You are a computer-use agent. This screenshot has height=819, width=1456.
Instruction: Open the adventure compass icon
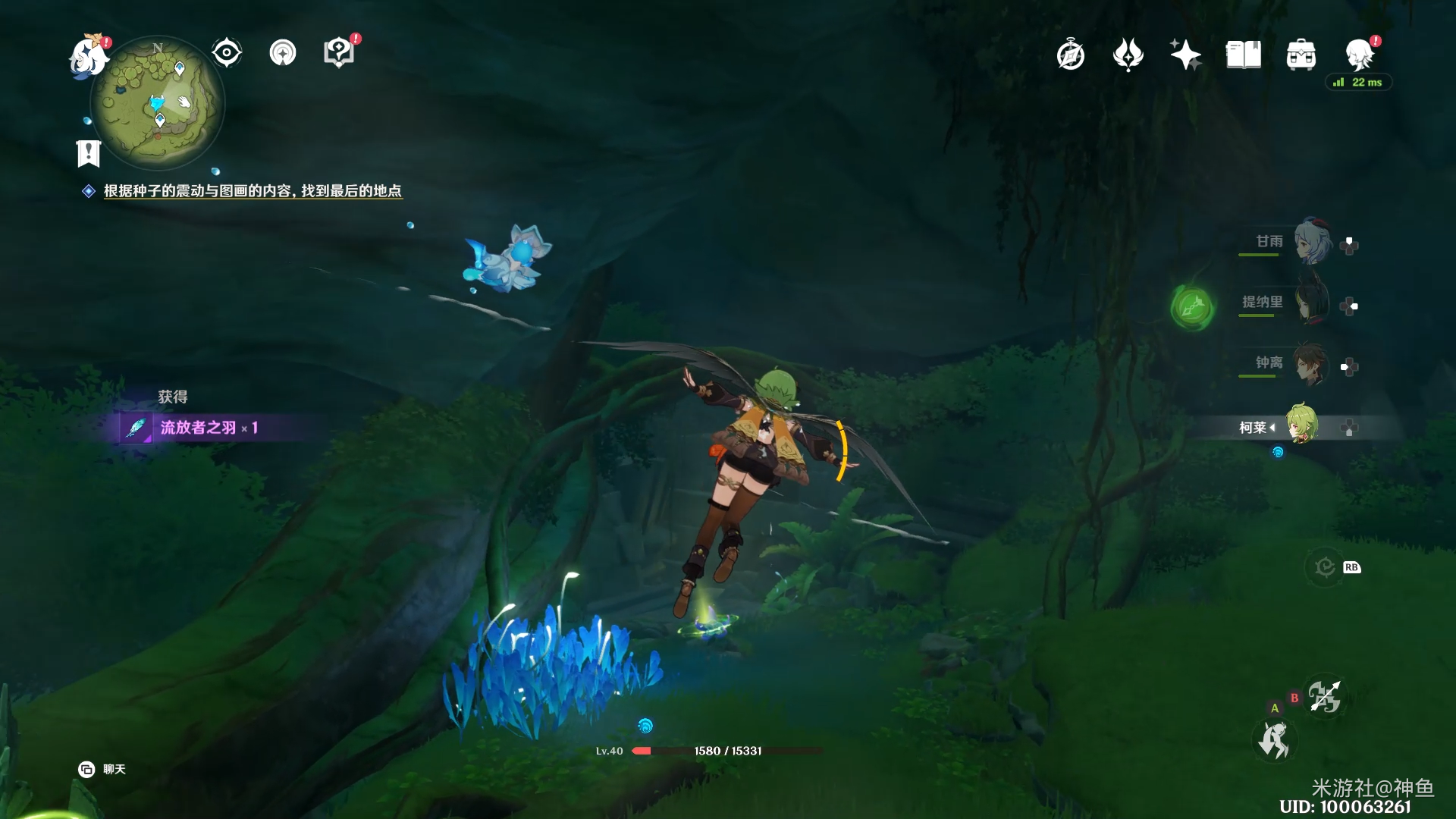tap(1071, 55)
